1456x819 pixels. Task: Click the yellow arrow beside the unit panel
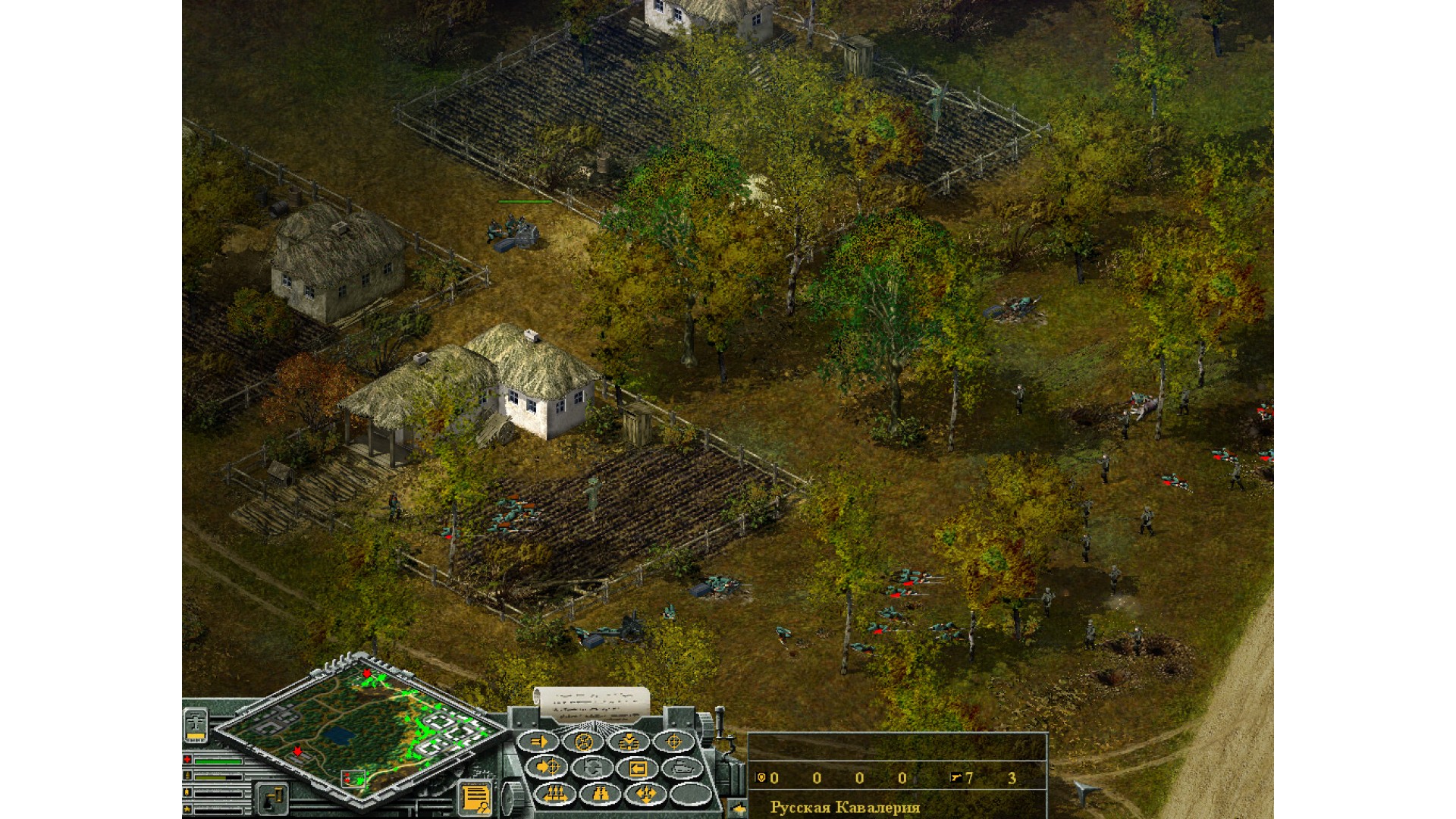[738, 809]
